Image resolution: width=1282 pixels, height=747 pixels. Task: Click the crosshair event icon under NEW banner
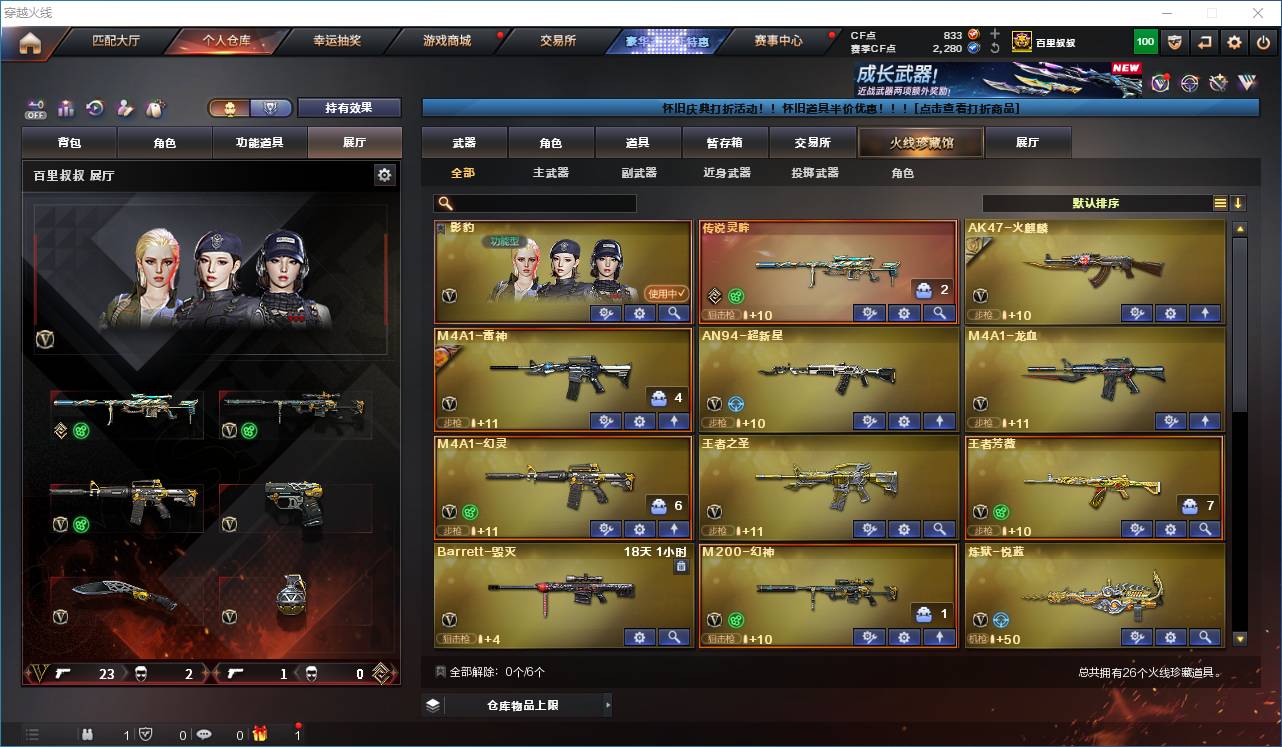click(1188, 82)
